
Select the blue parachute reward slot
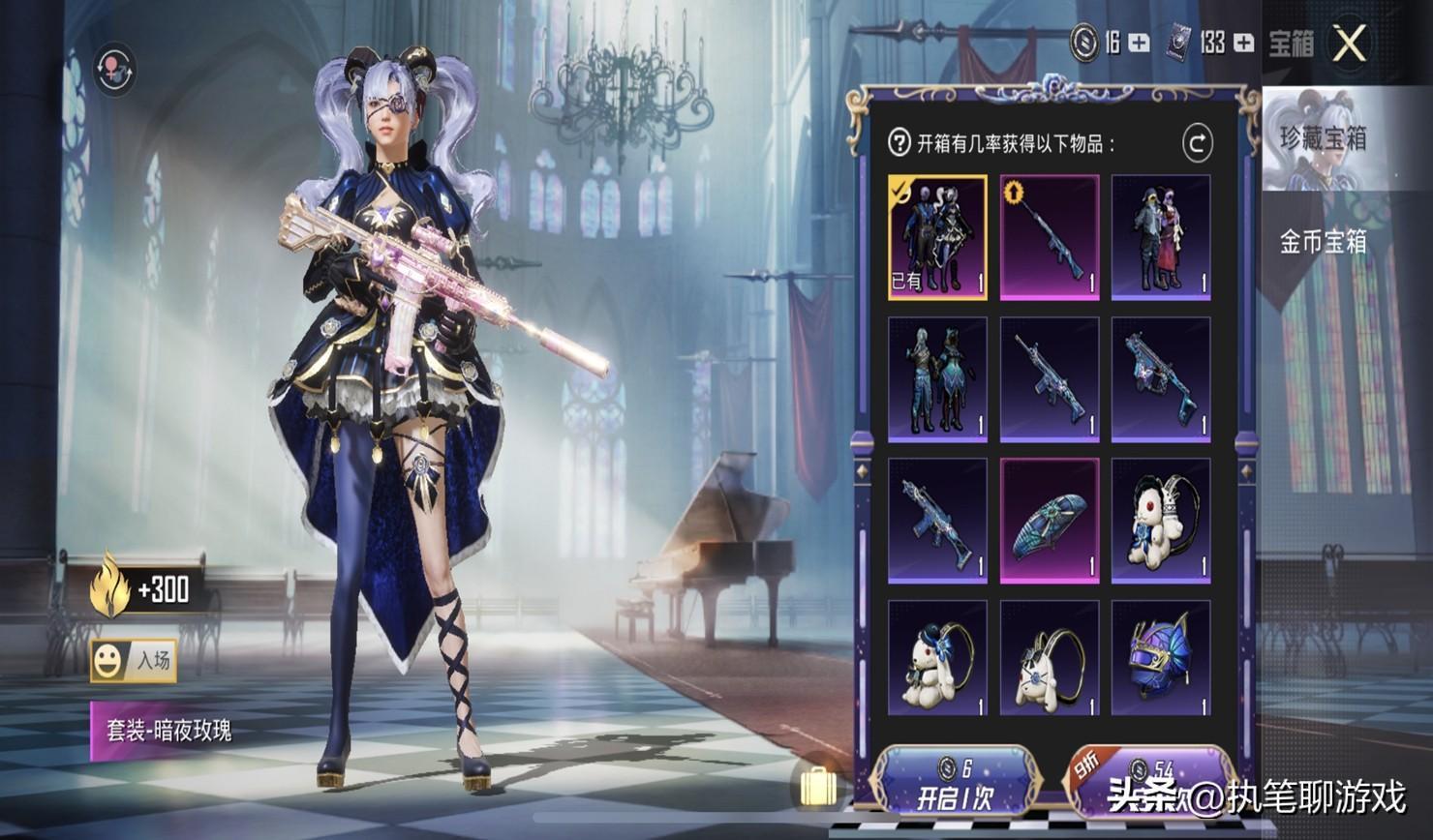[x=1049, y=521]
